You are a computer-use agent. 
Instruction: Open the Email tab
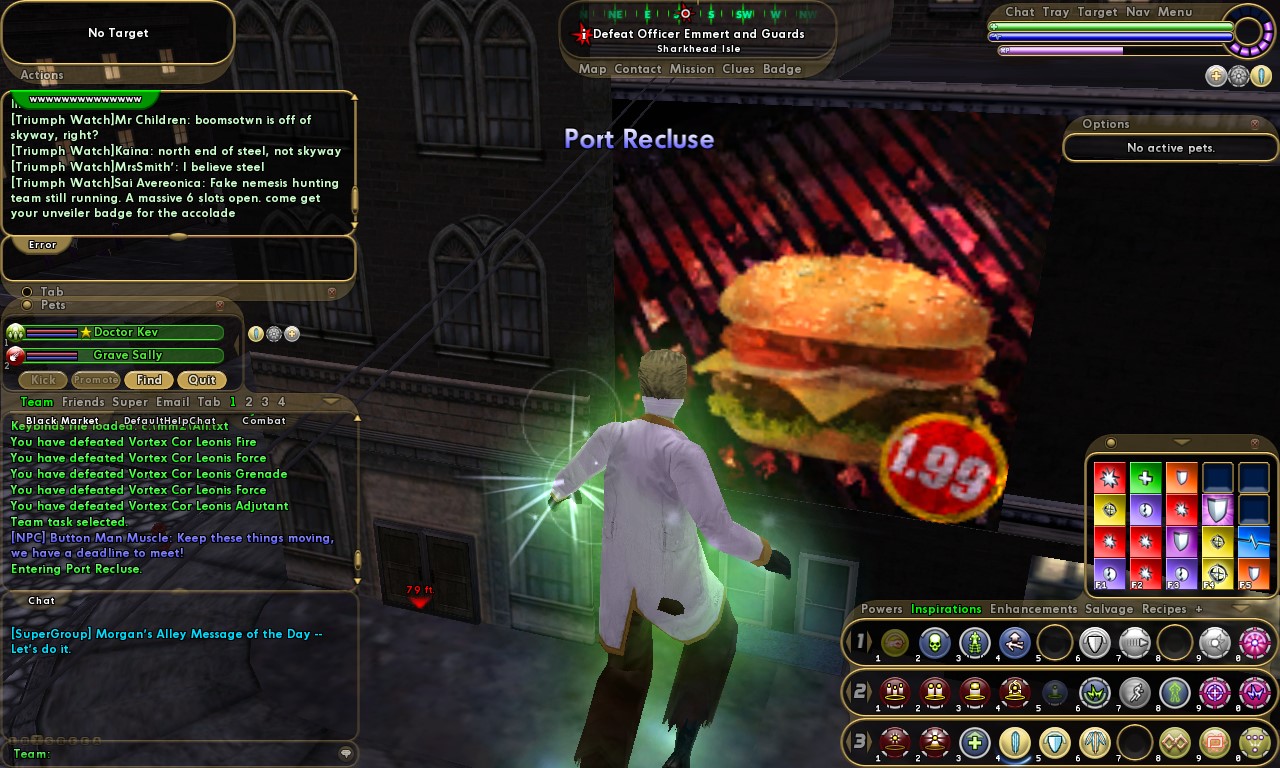pos(173,402)
